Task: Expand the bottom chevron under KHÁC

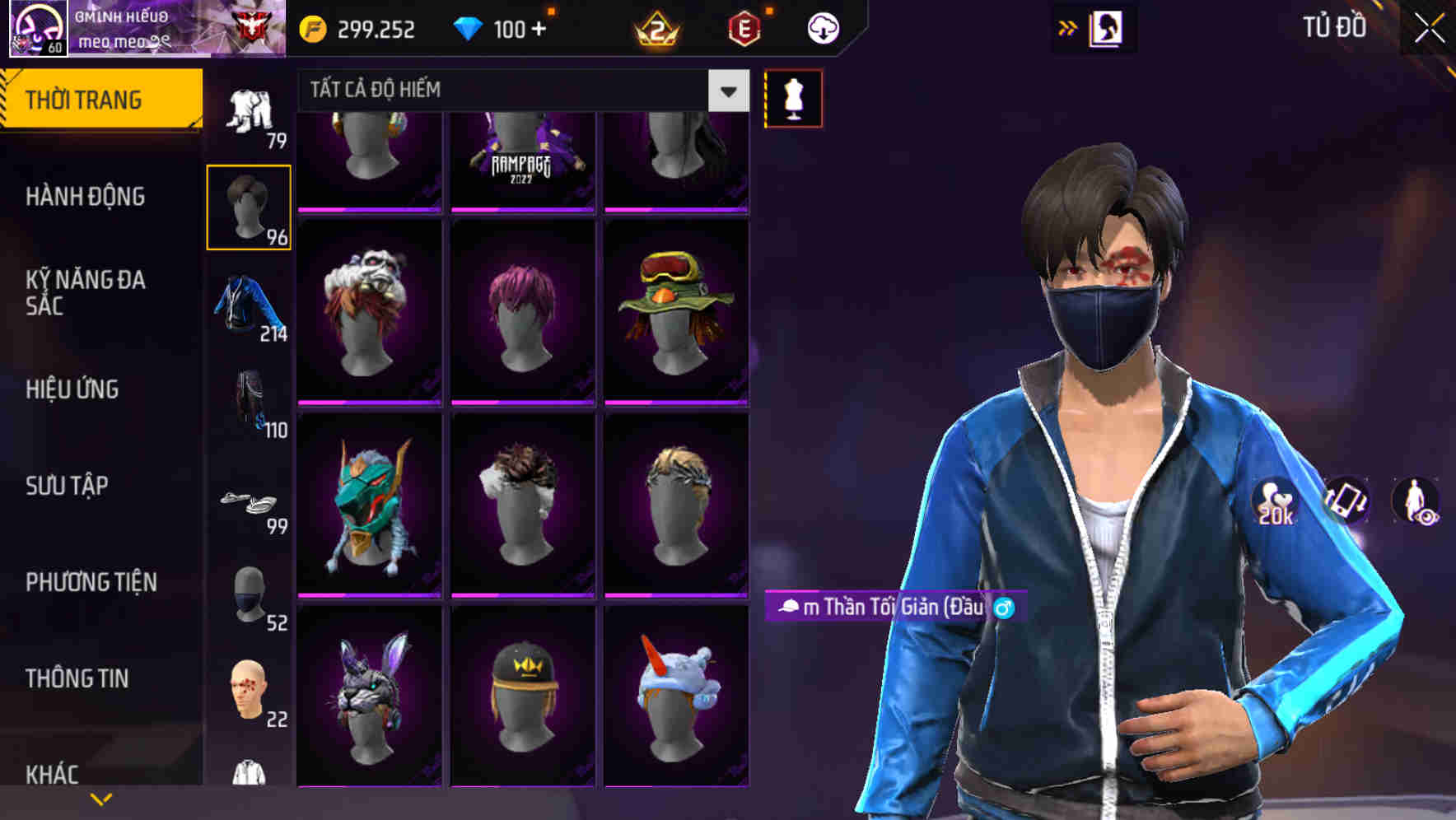Action: point(102,798)
